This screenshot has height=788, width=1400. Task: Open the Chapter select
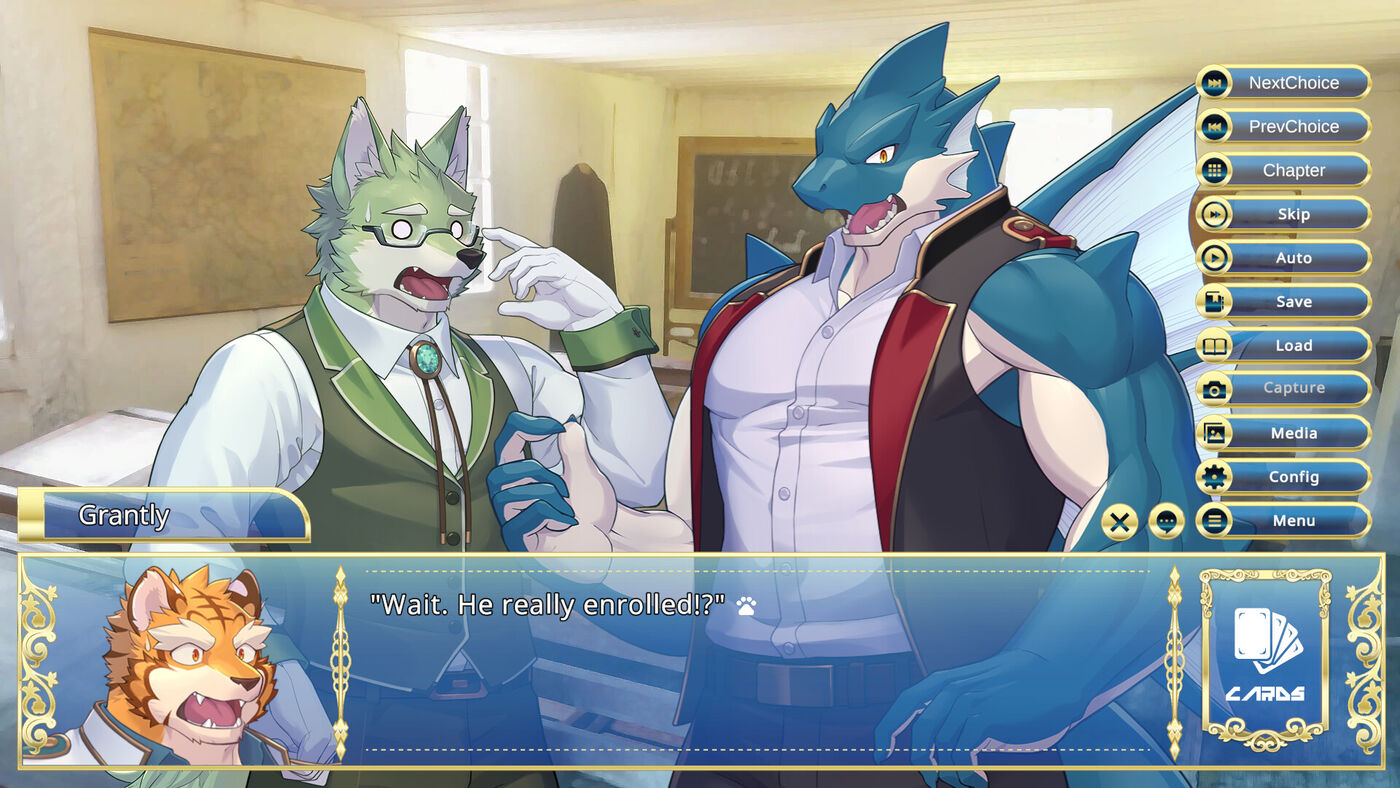click(1284, 171)
